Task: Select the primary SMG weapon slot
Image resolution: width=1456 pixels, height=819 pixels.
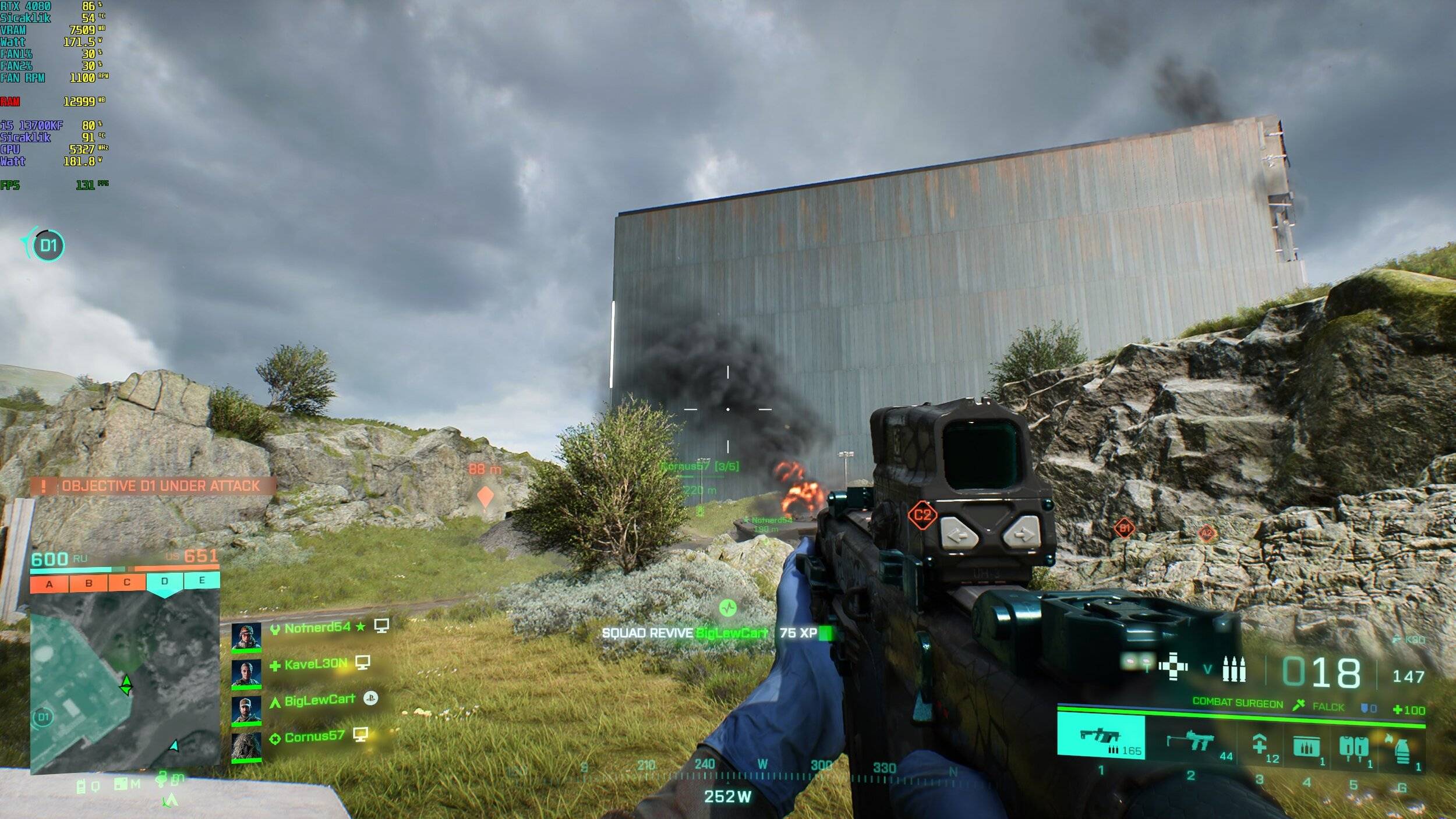Action: click(1100, 738)
